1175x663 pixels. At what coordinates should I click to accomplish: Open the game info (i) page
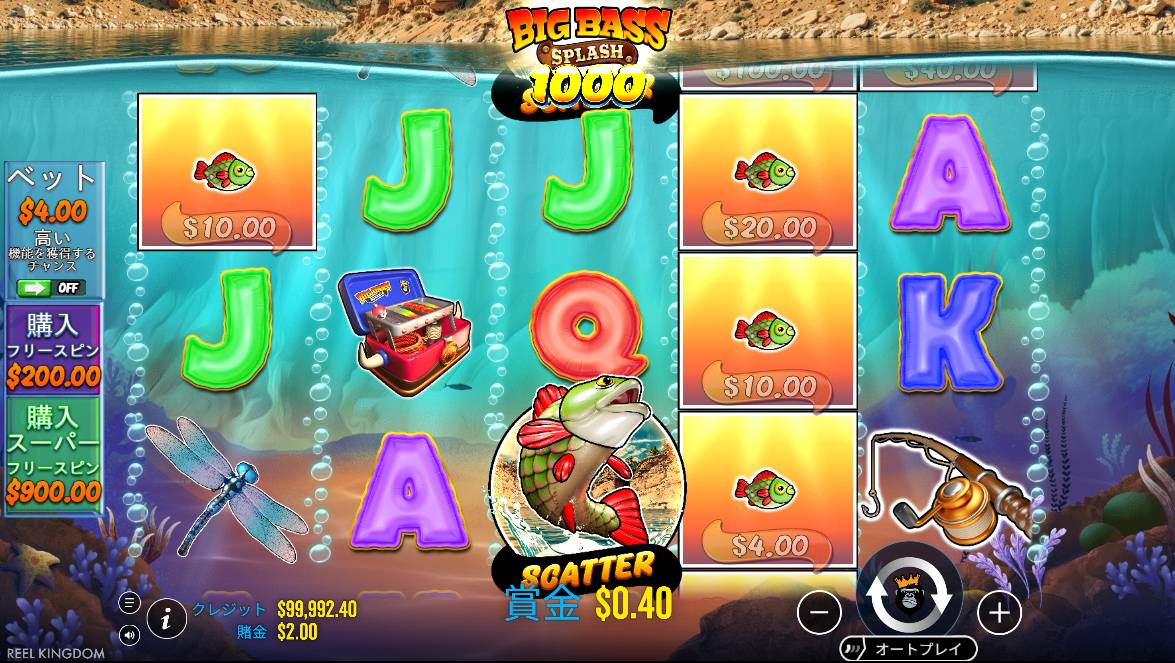tap(167, 619)
